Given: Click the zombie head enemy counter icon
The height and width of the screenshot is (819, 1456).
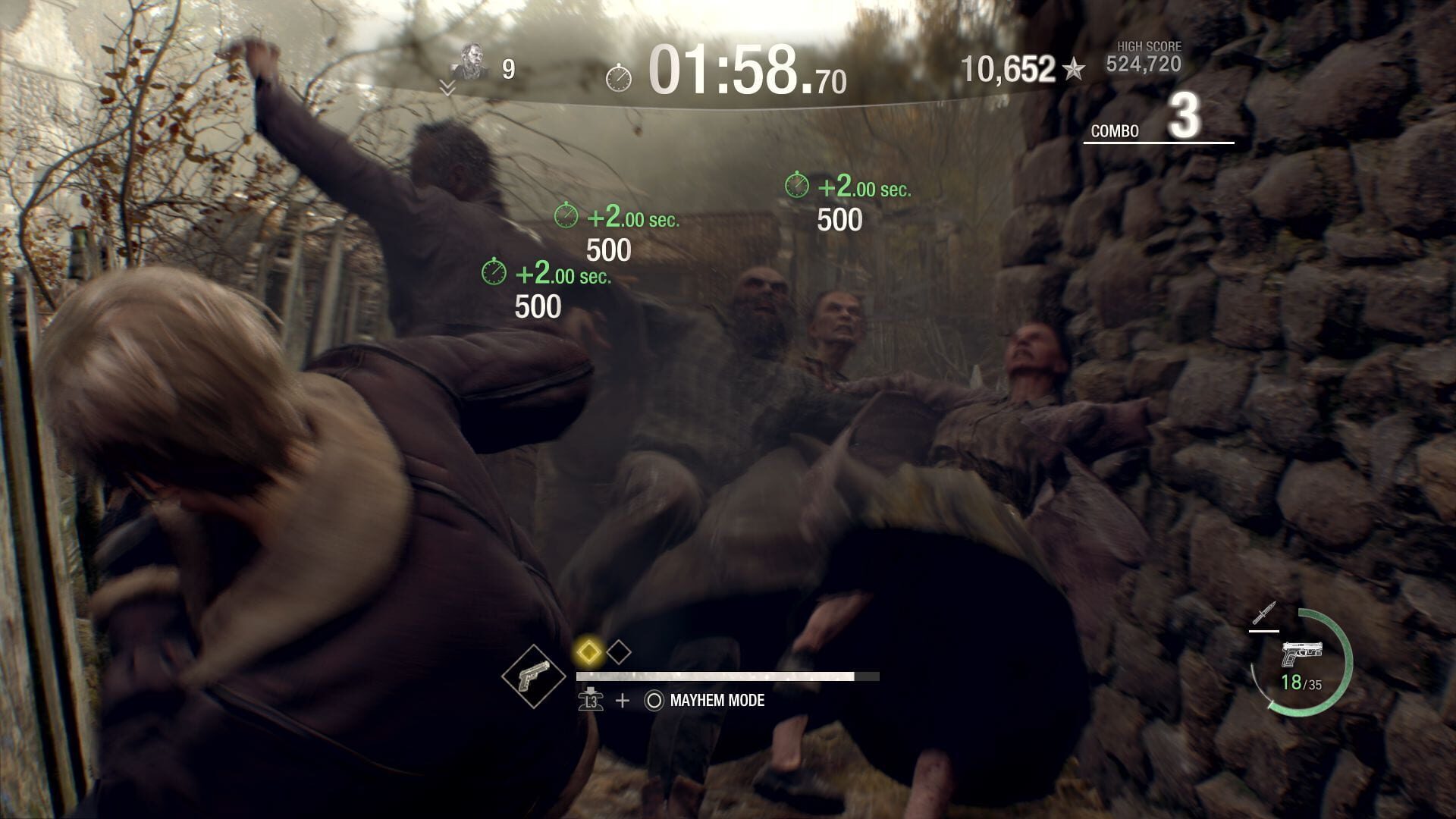Looking at the screenshot, I should click(471, 58).
